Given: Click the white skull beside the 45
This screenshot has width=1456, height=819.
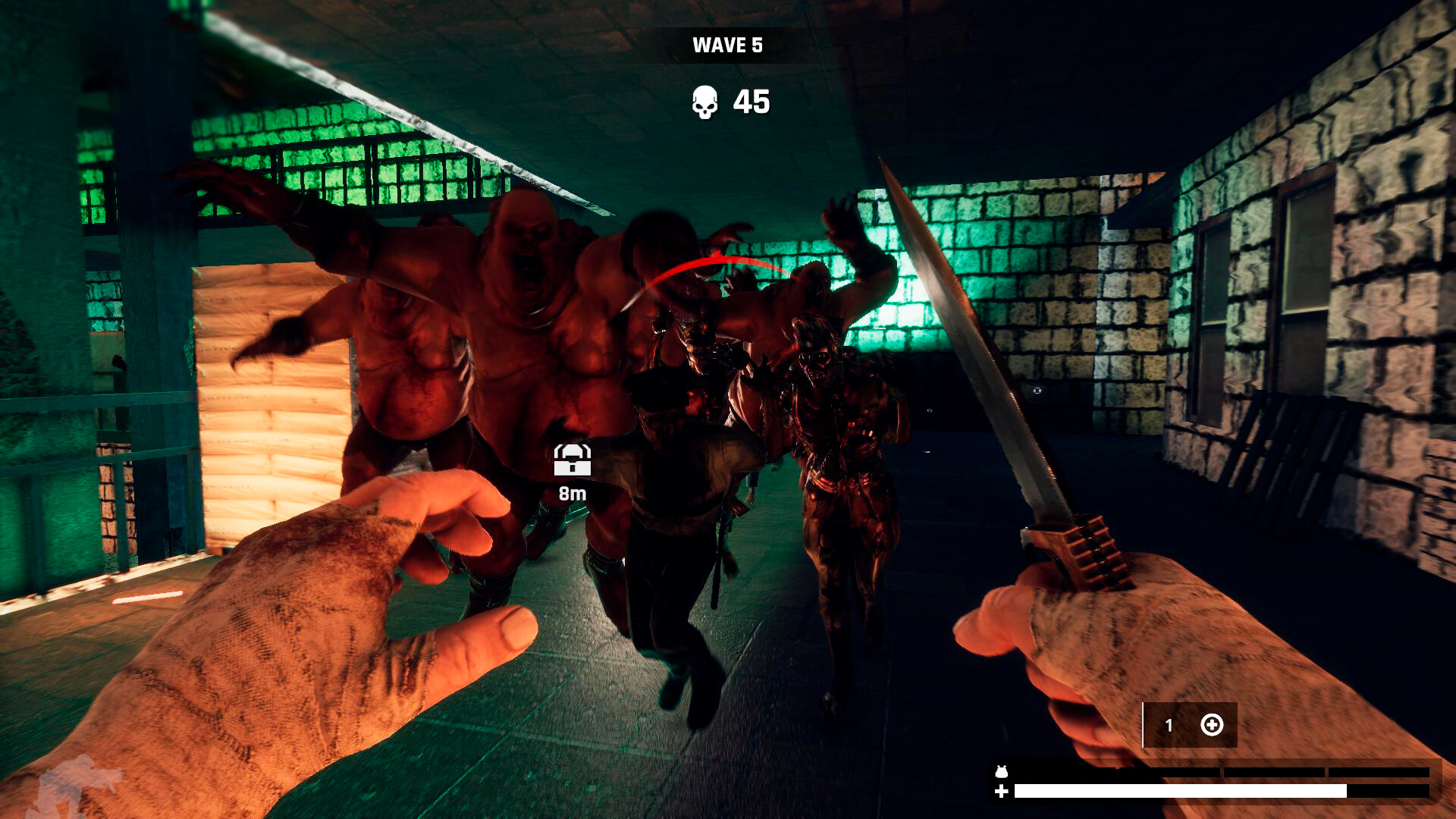Looking at the screenshot, I should coord(705,102).
